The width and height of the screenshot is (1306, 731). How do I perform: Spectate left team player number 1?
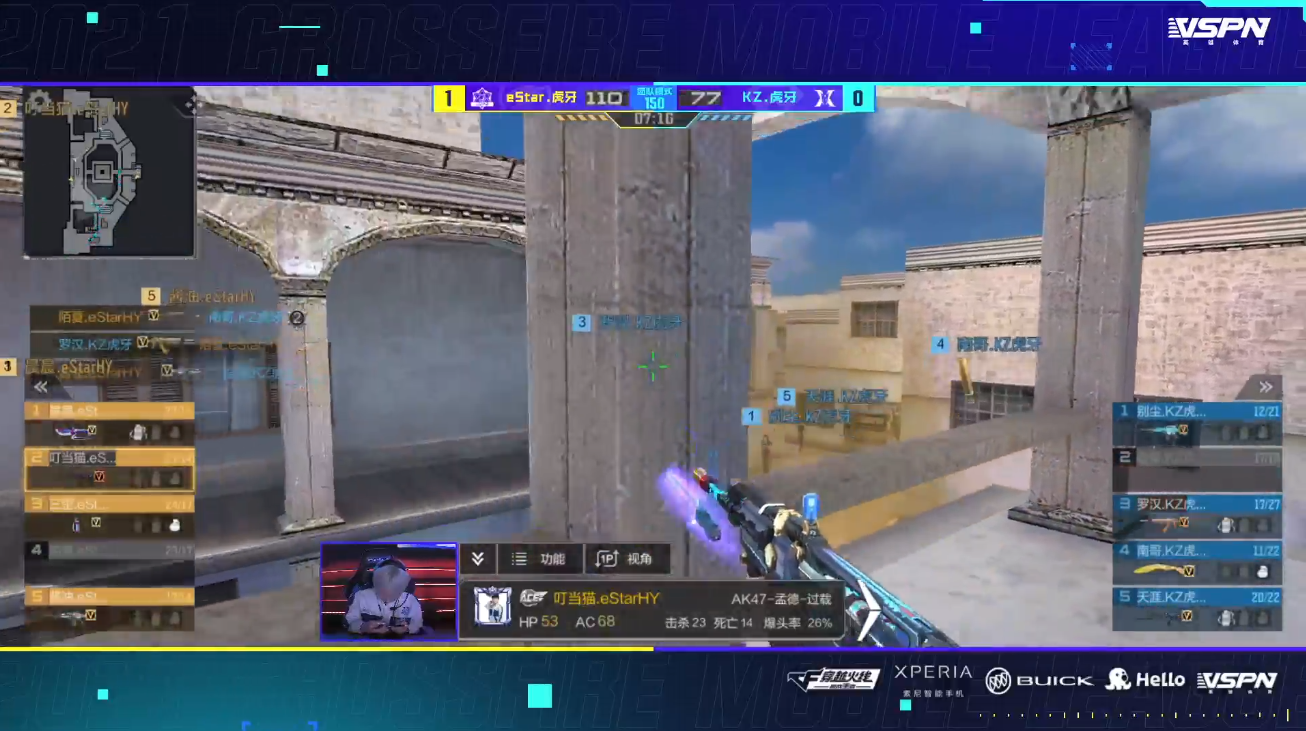click(109, 421)
